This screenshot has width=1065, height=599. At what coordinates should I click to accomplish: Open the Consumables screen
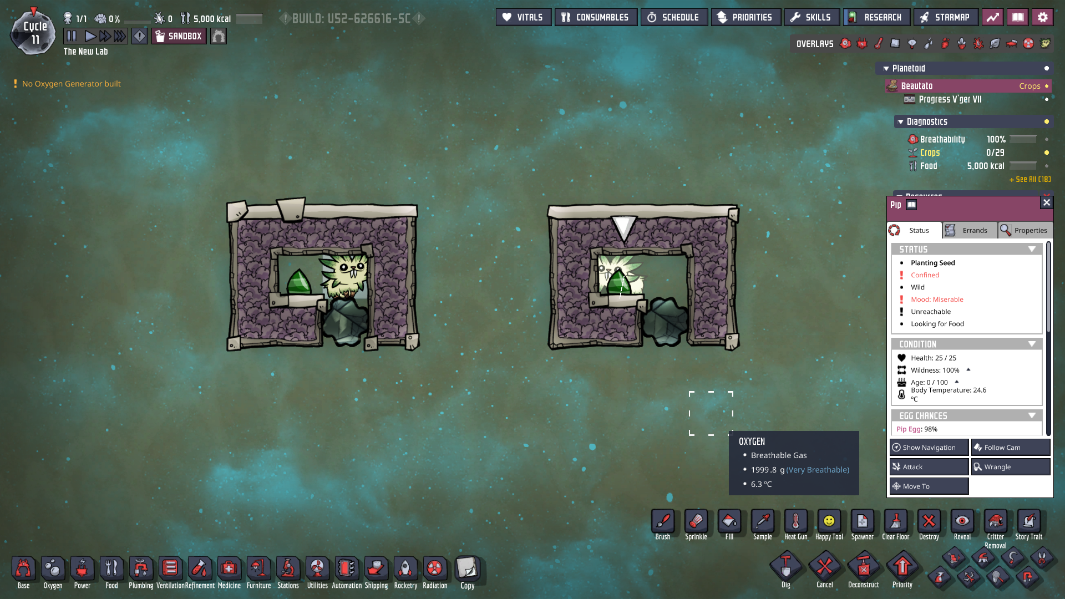click(x=595, y=17)
